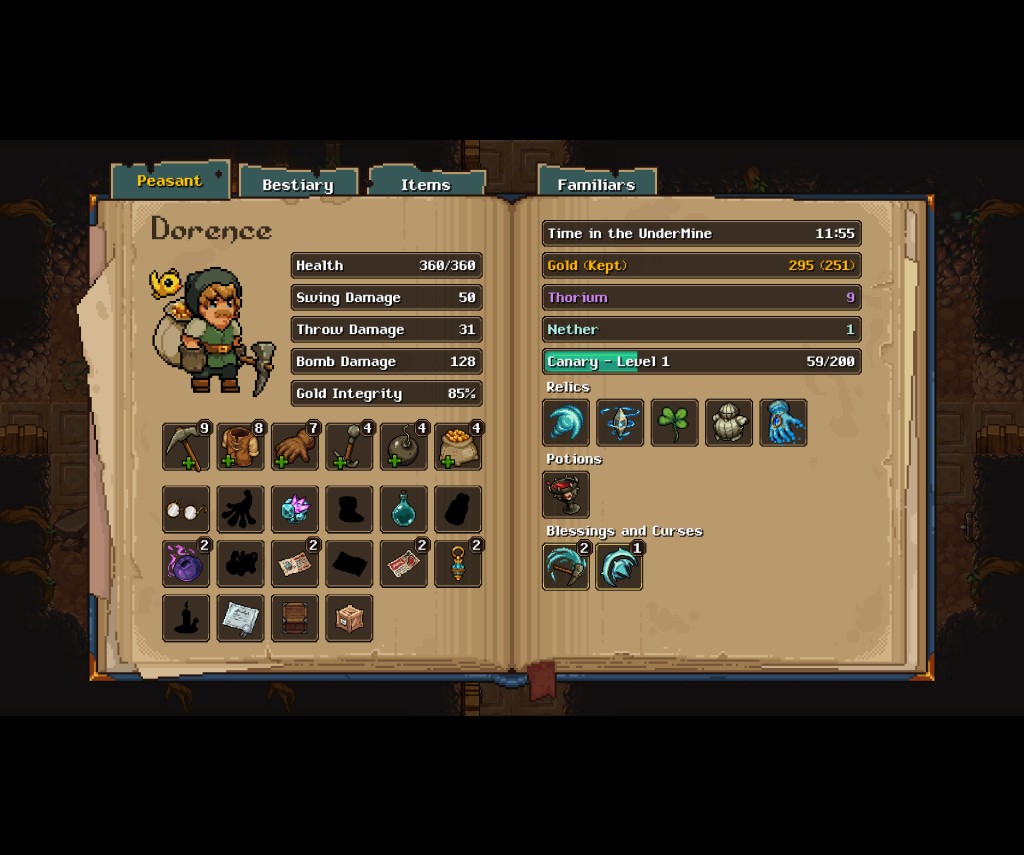Screen dimensions: 1024x855
Task: Choose the red chalice potion
Action: (566, 494)
